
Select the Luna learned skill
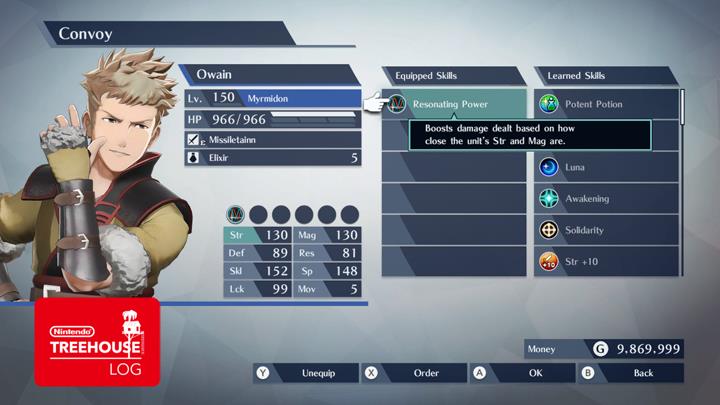point(608,167)
